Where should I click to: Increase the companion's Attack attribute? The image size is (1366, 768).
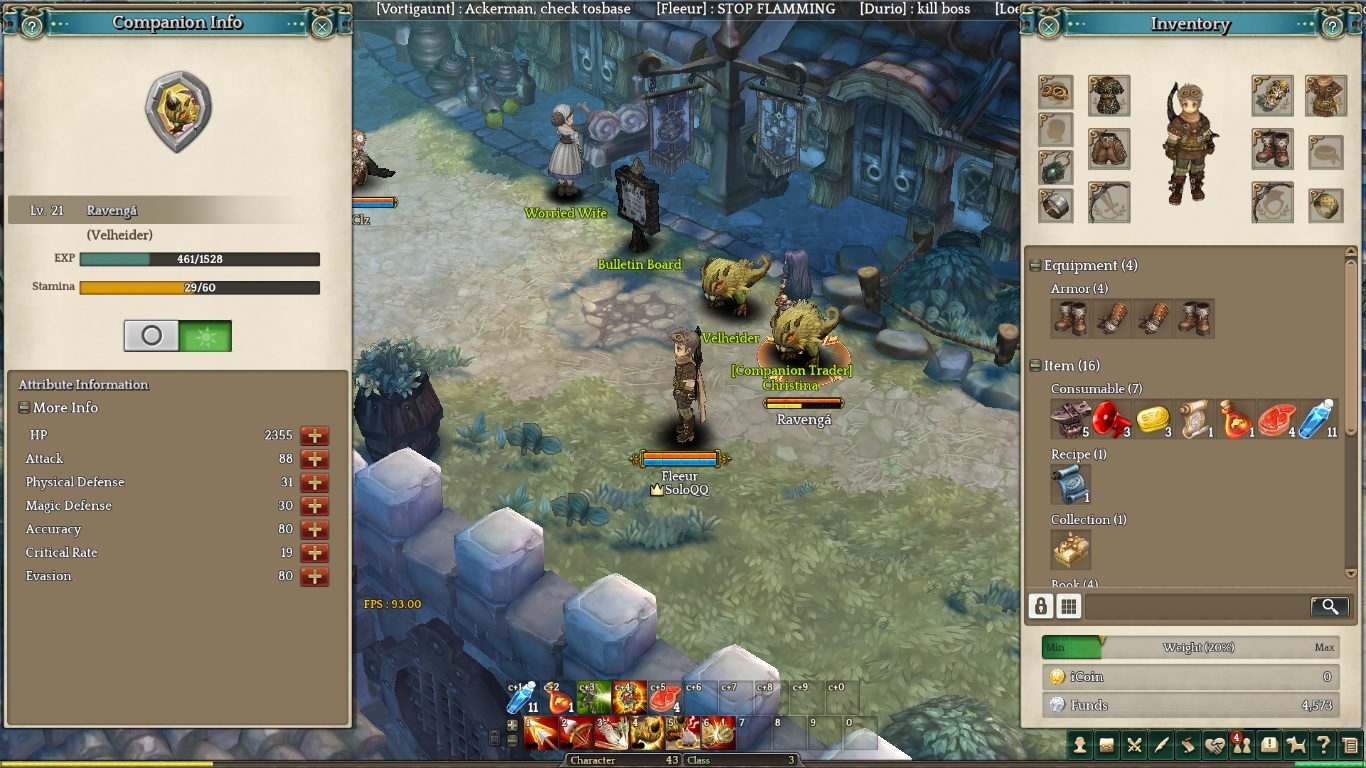click(x=315, y=459)
